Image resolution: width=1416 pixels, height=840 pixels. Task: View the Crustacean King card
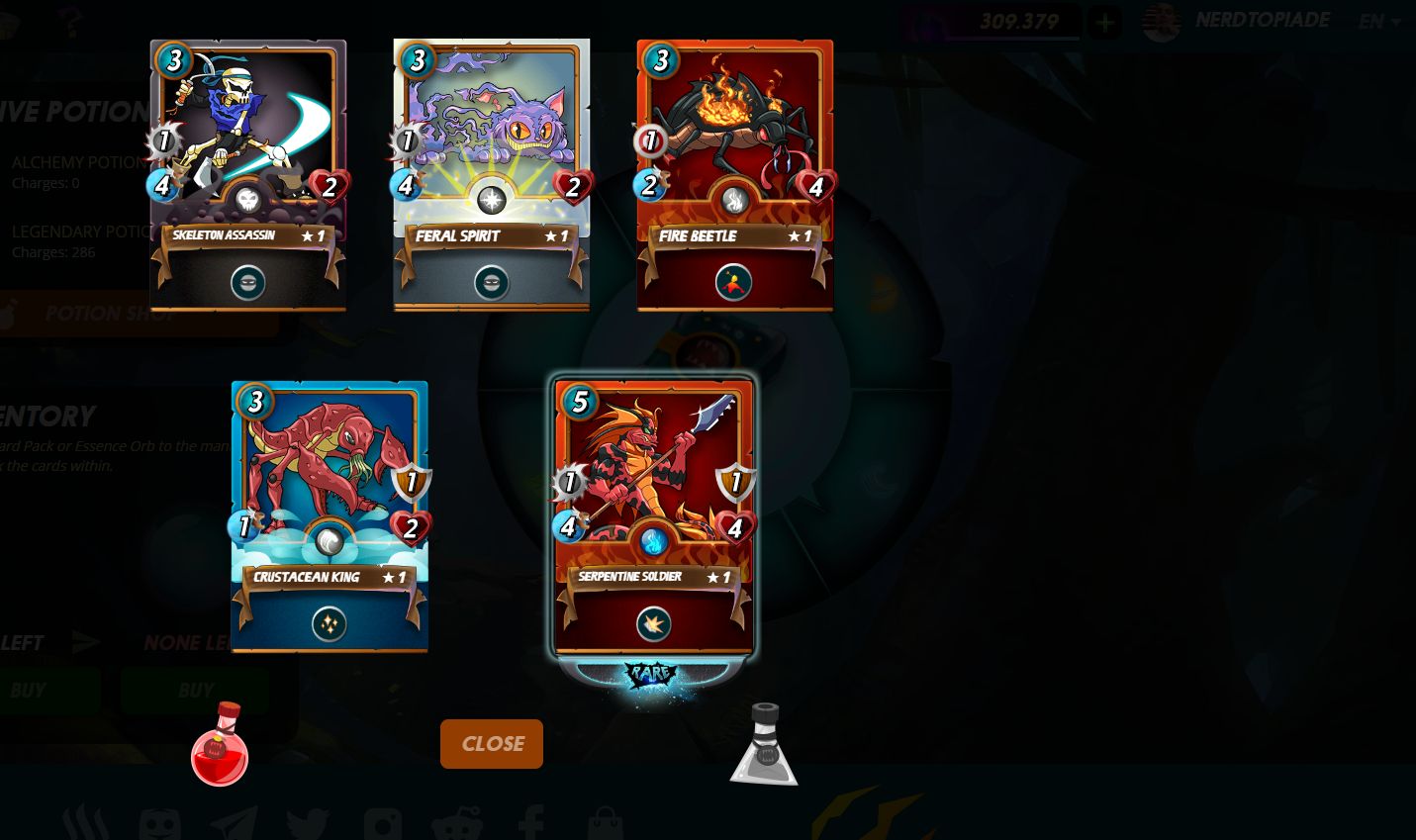[x=330, y=515]
